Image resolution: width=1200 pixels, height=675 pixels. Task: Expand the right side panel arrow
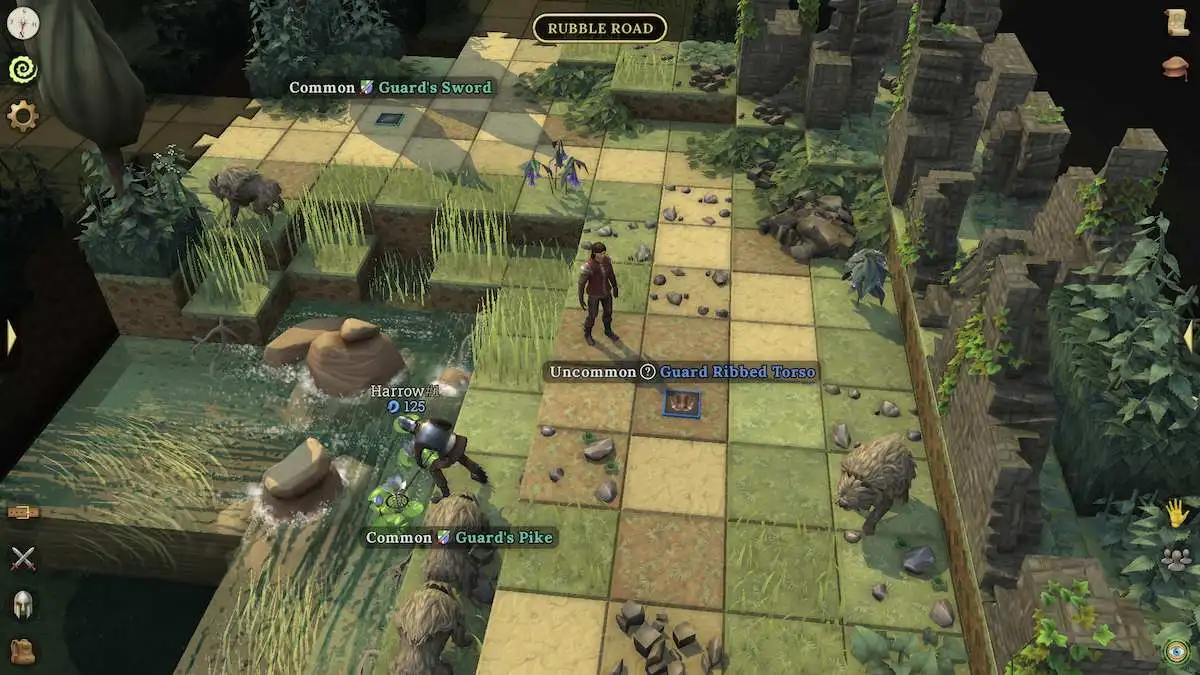1190,337
